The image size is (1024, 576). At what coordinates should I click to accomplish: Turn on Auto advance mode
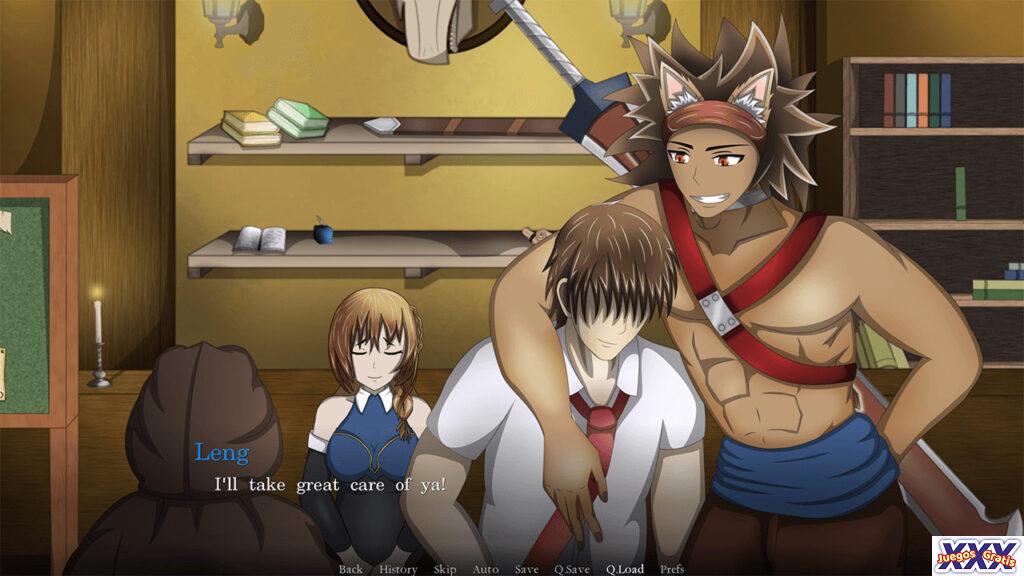485,569
